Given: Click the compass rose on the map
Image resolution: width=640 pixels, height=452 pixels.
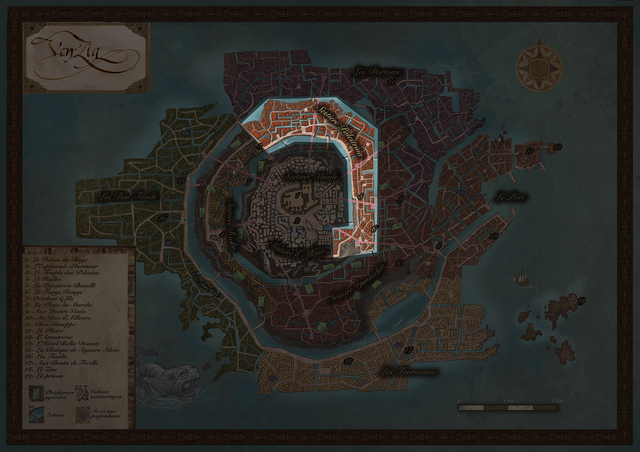Looking at the screenshot, I should tap(538, 67).
